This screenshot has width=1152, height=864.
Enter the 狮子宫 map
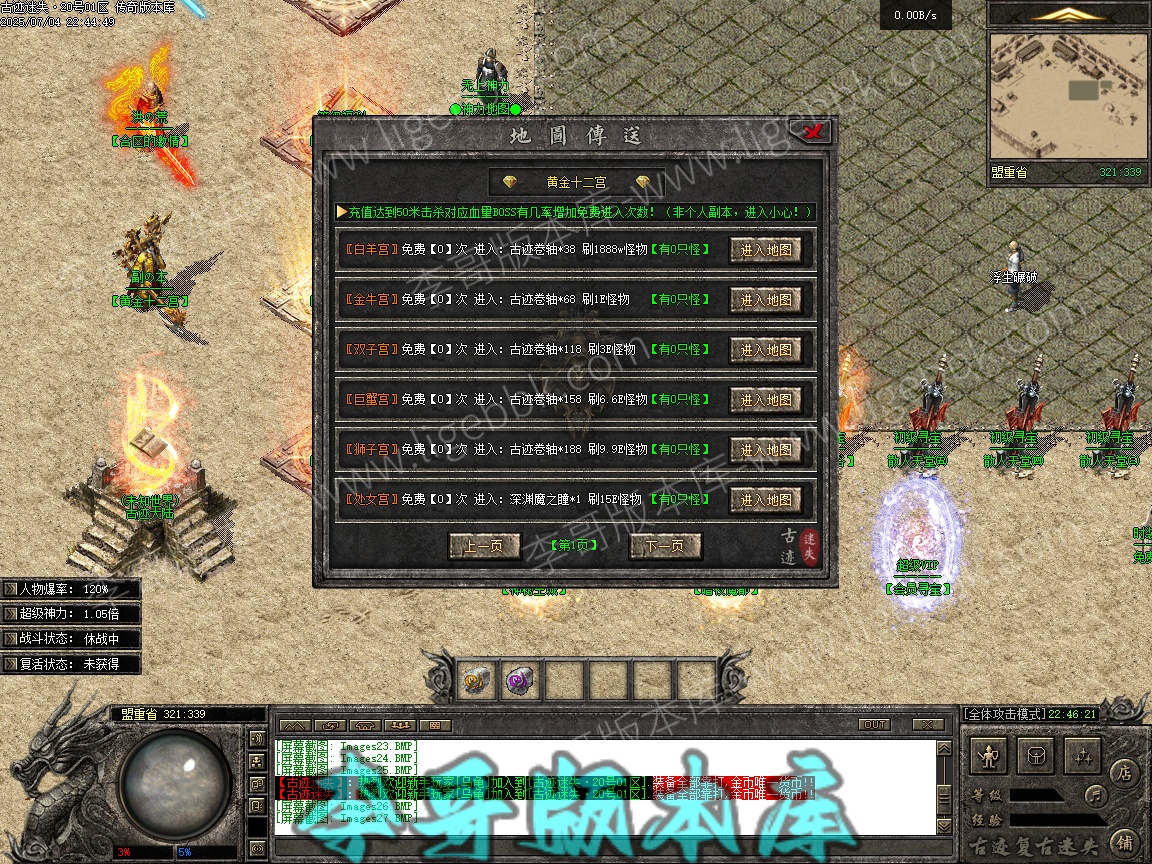765,450
